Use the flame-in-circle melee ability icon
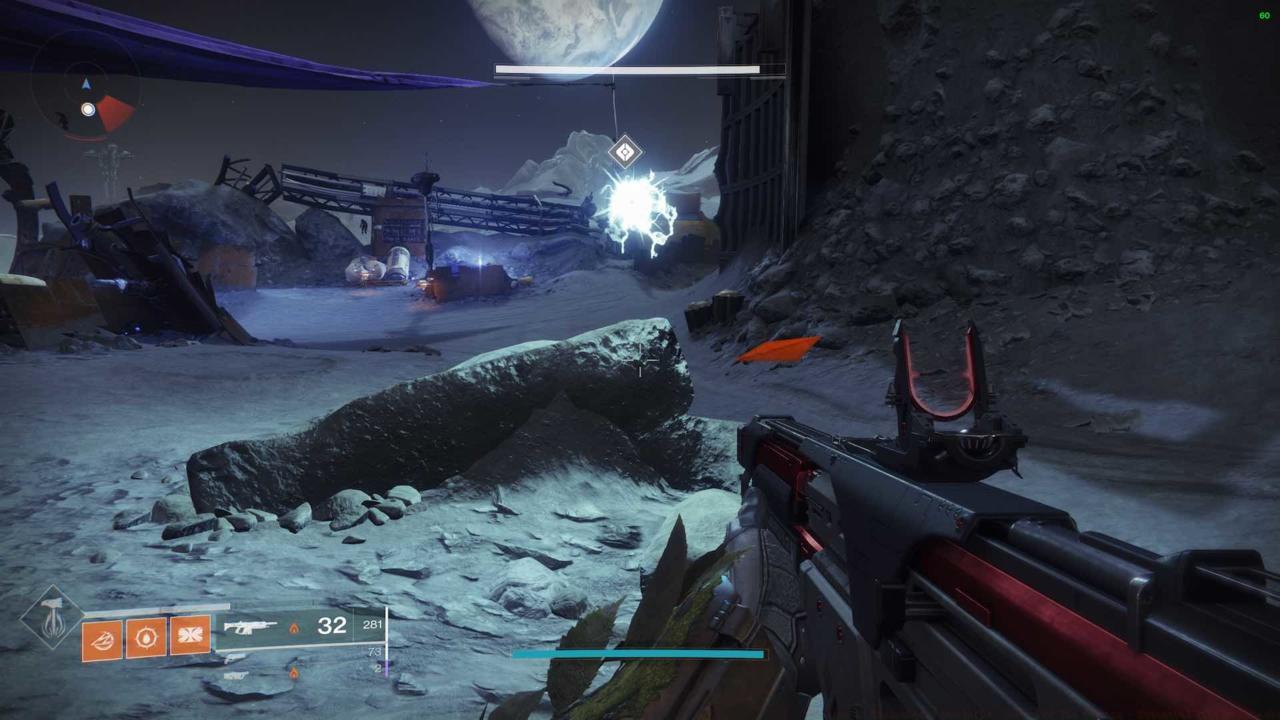 click(x=146, y=637)
